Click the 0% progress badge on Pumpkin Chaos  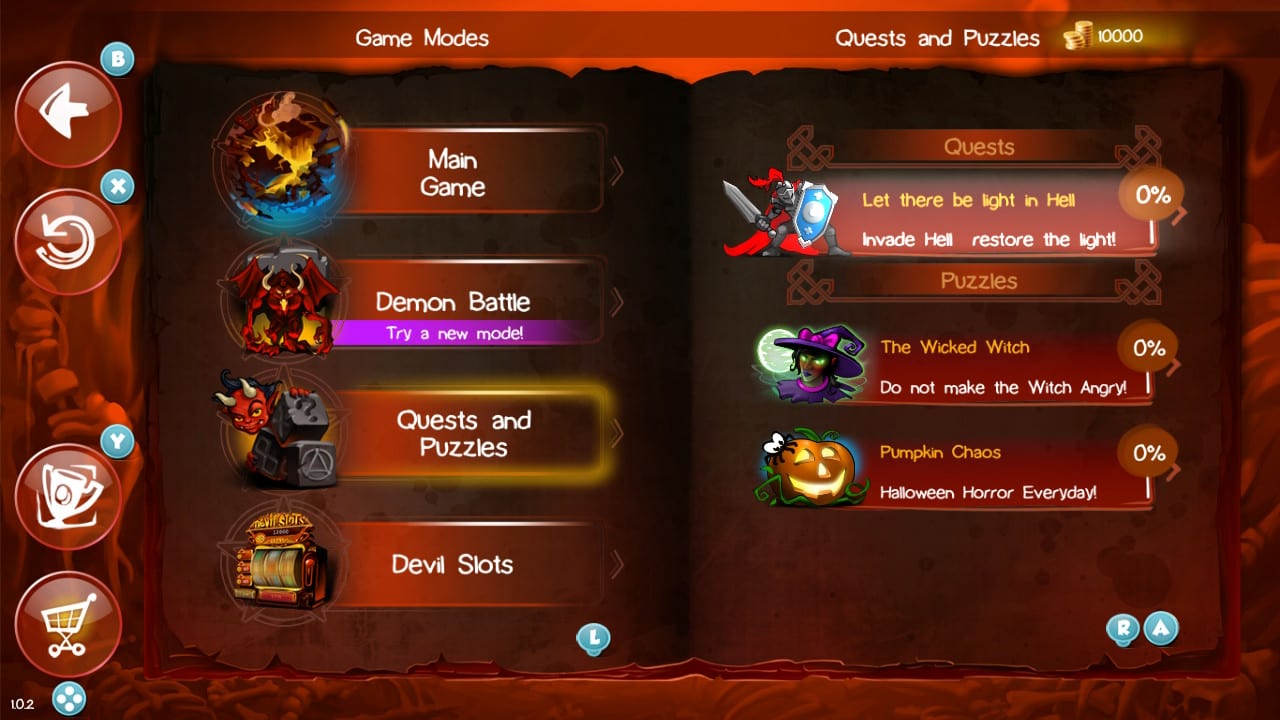pyautogui.click(x=1148, y=453)
